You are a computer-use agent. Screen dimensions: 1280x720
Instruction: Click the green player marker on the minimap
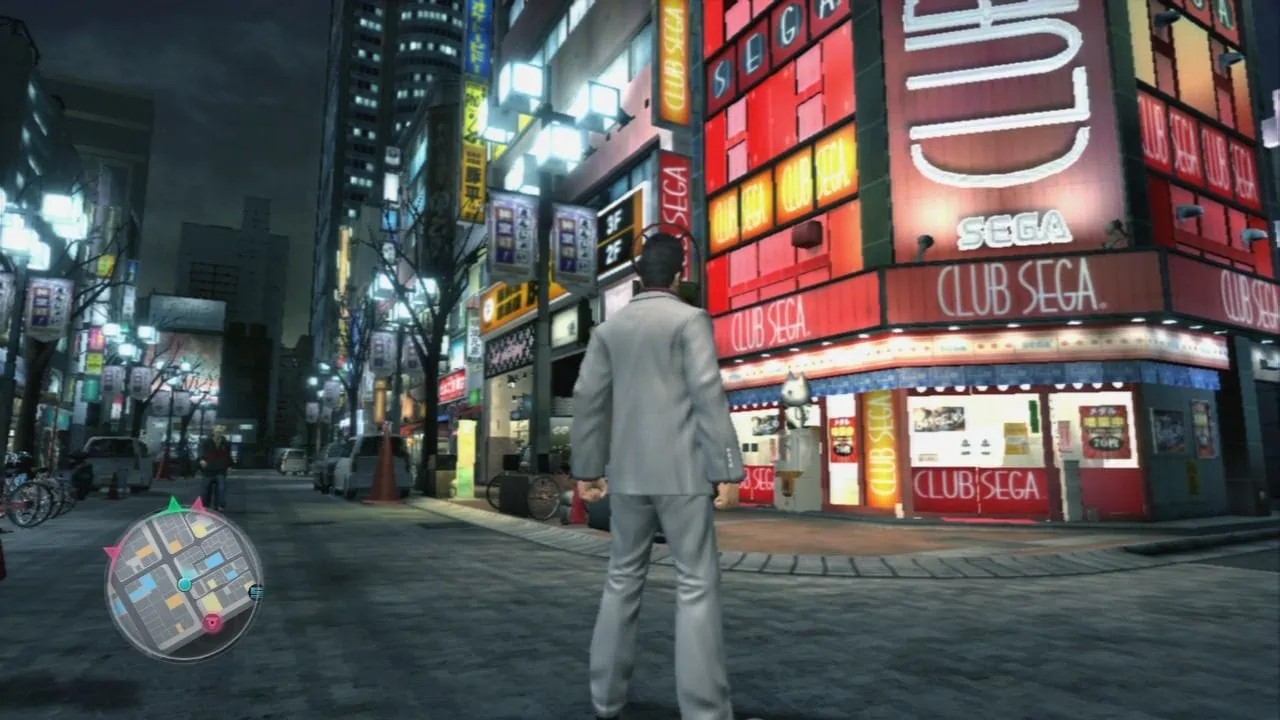point(184,584)
